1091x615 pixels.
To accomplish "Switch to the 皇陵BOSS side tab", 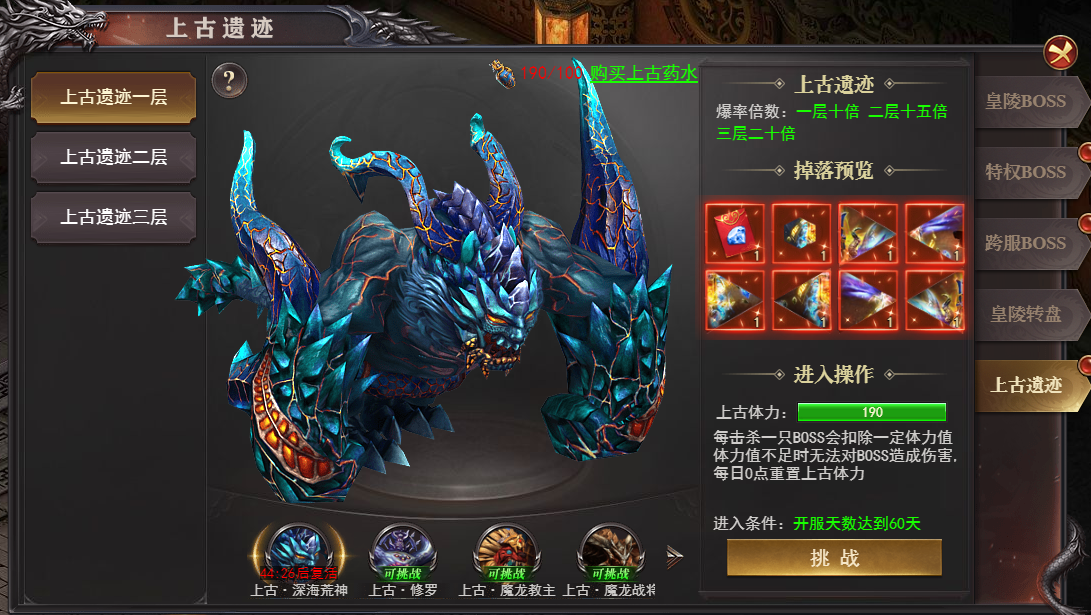I will 1028,101.
